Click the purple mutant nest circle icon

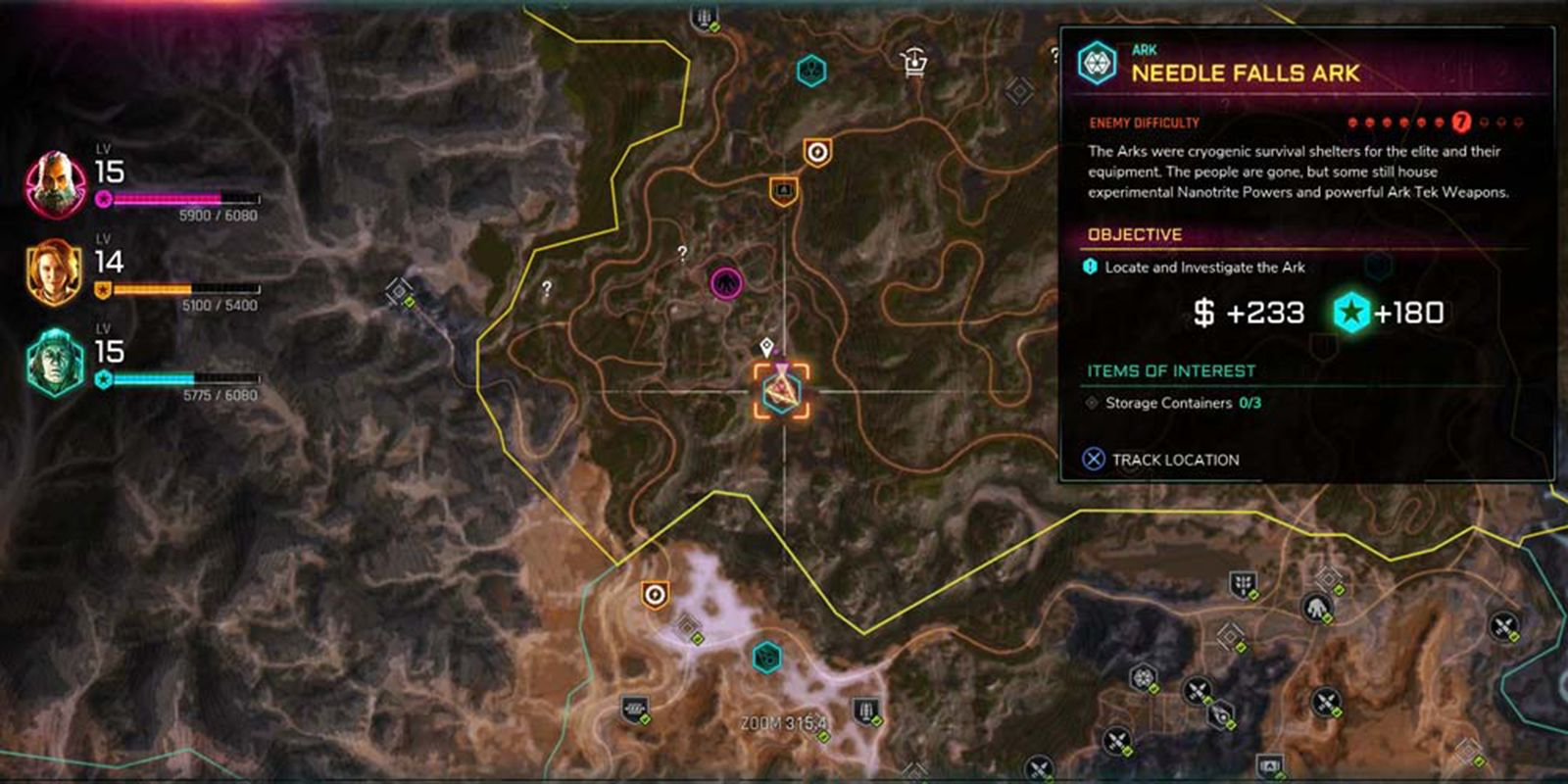[x=725, y=281]
